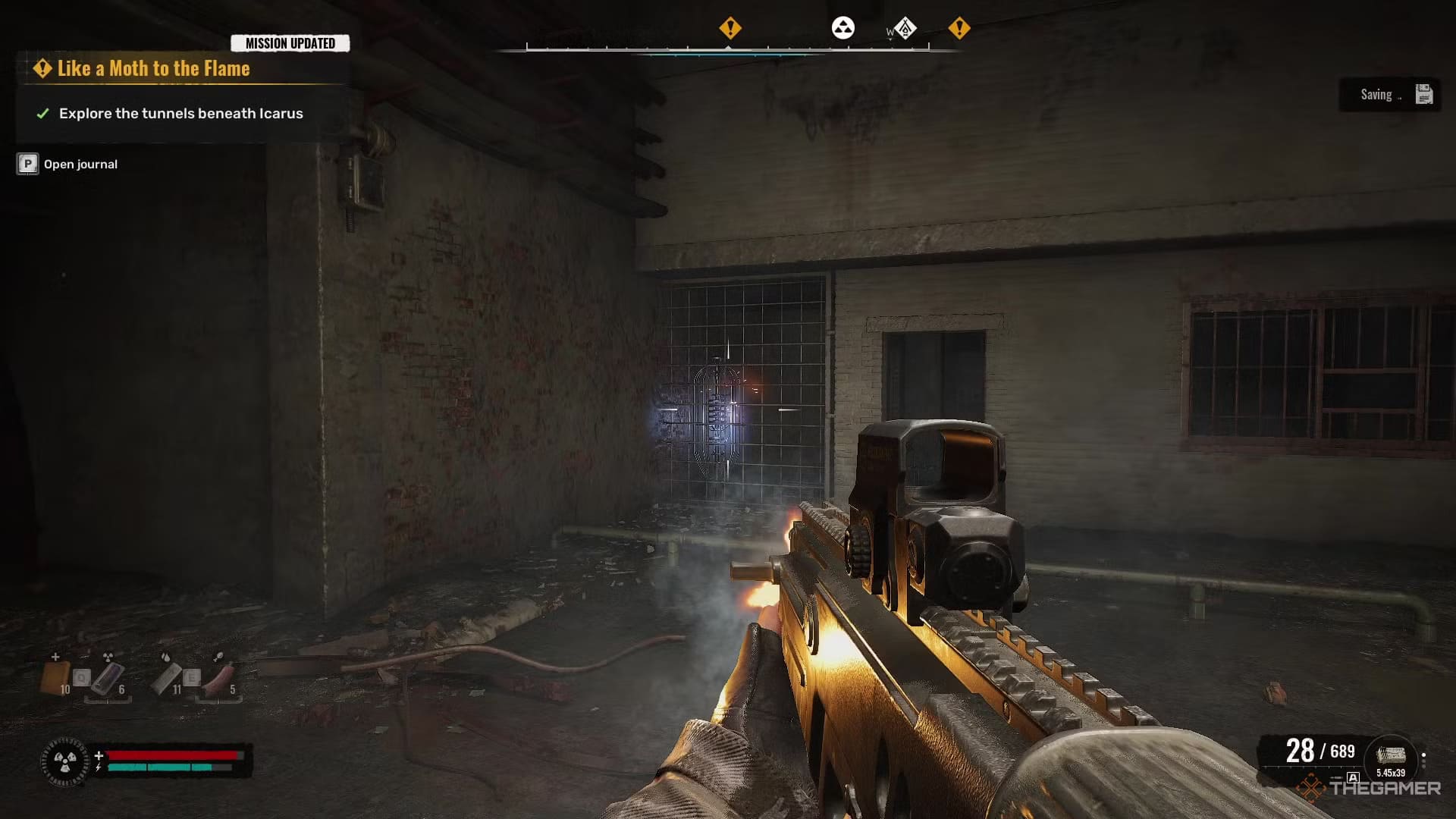Click the Mission Updated banner label

coord(290,43)
